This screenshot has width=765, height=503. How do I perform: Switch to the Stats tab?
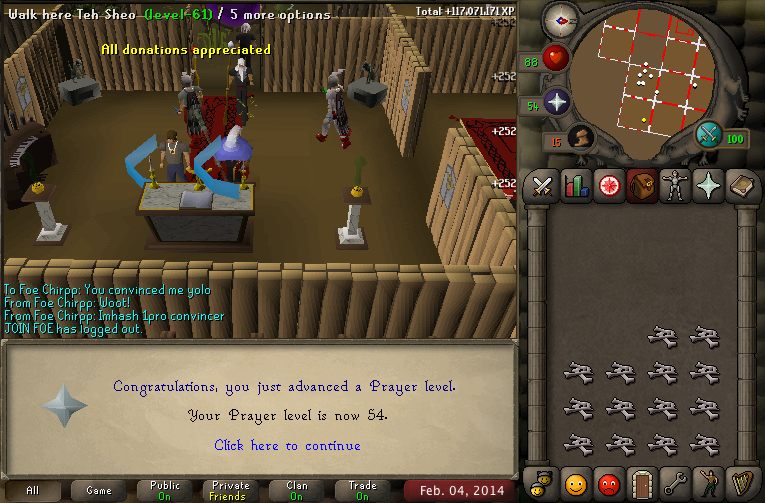click(x=575, y=186)
